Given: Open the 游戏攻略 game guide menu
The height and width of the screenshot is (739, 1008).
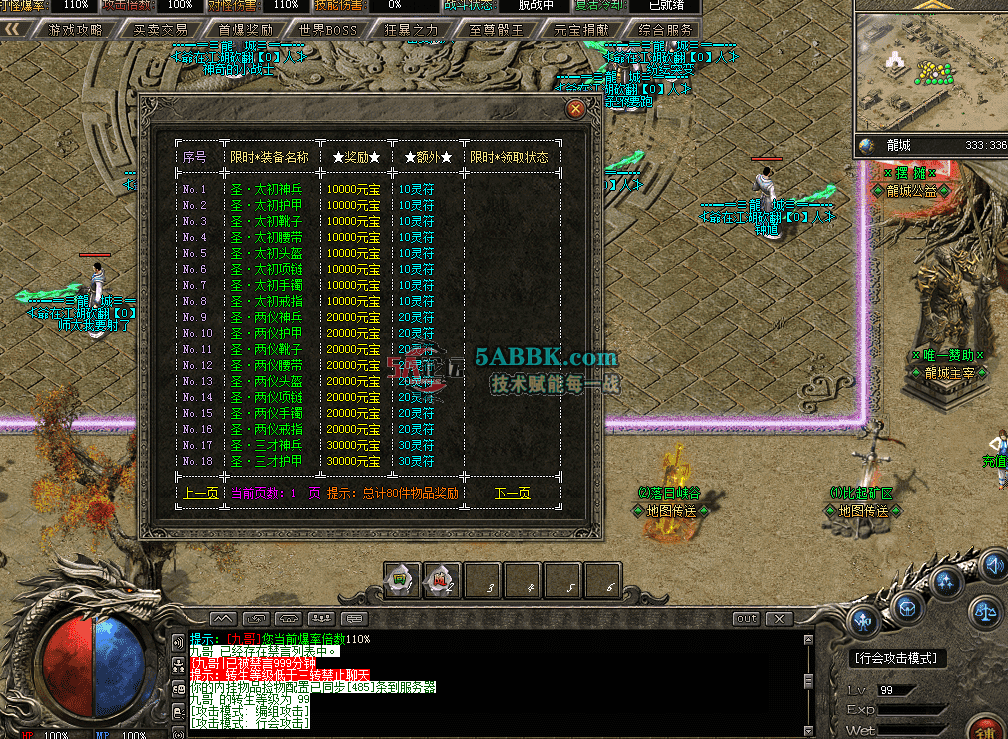Looking at the screenshot, I should [76, 30].
